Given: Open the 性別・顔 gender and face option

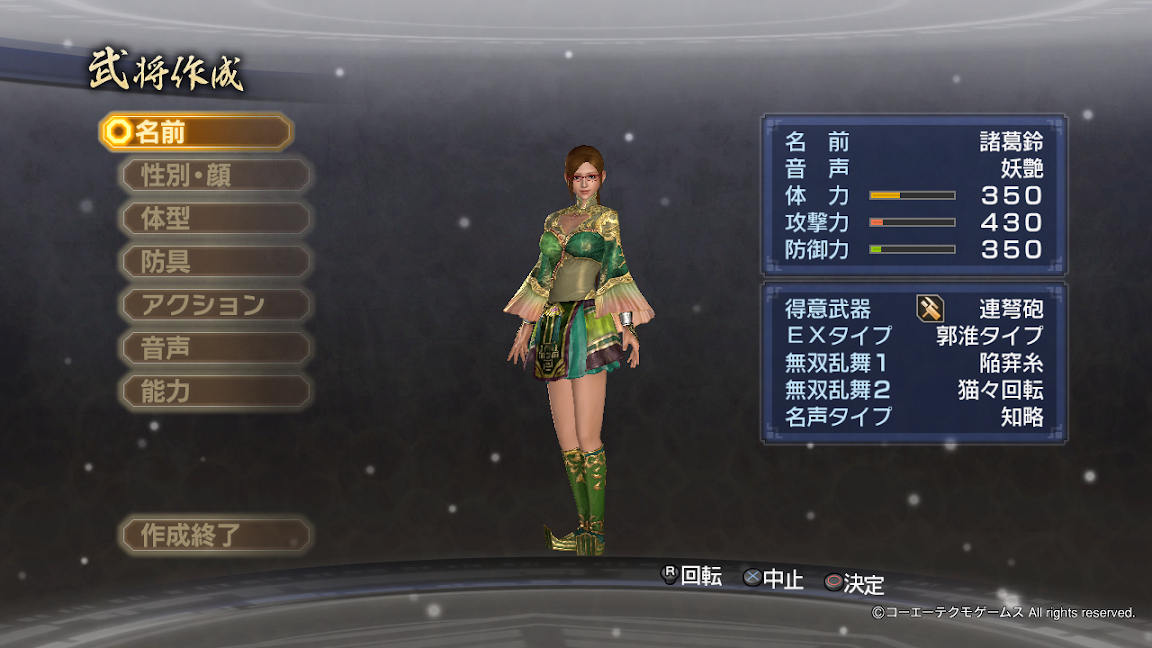Looking at the screenshot, I should [215, 176].
